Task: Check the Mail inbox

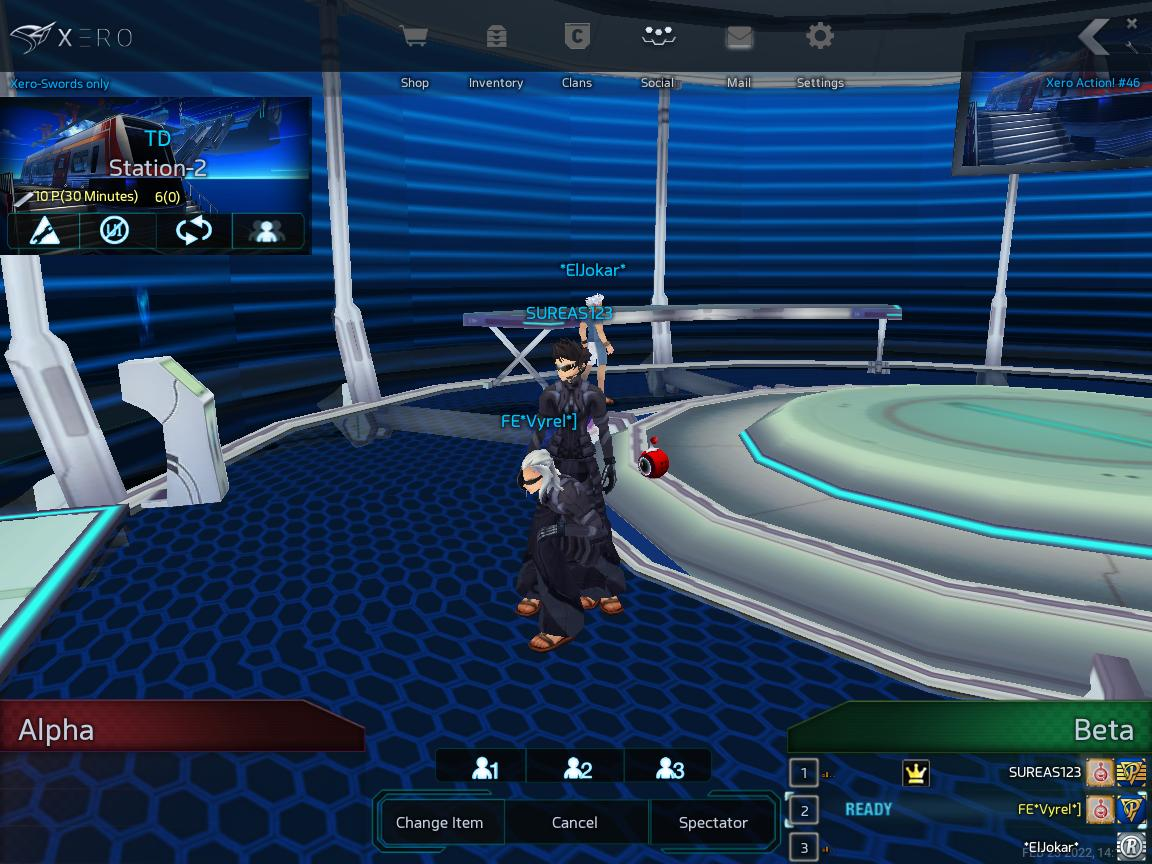Action: 739,52
